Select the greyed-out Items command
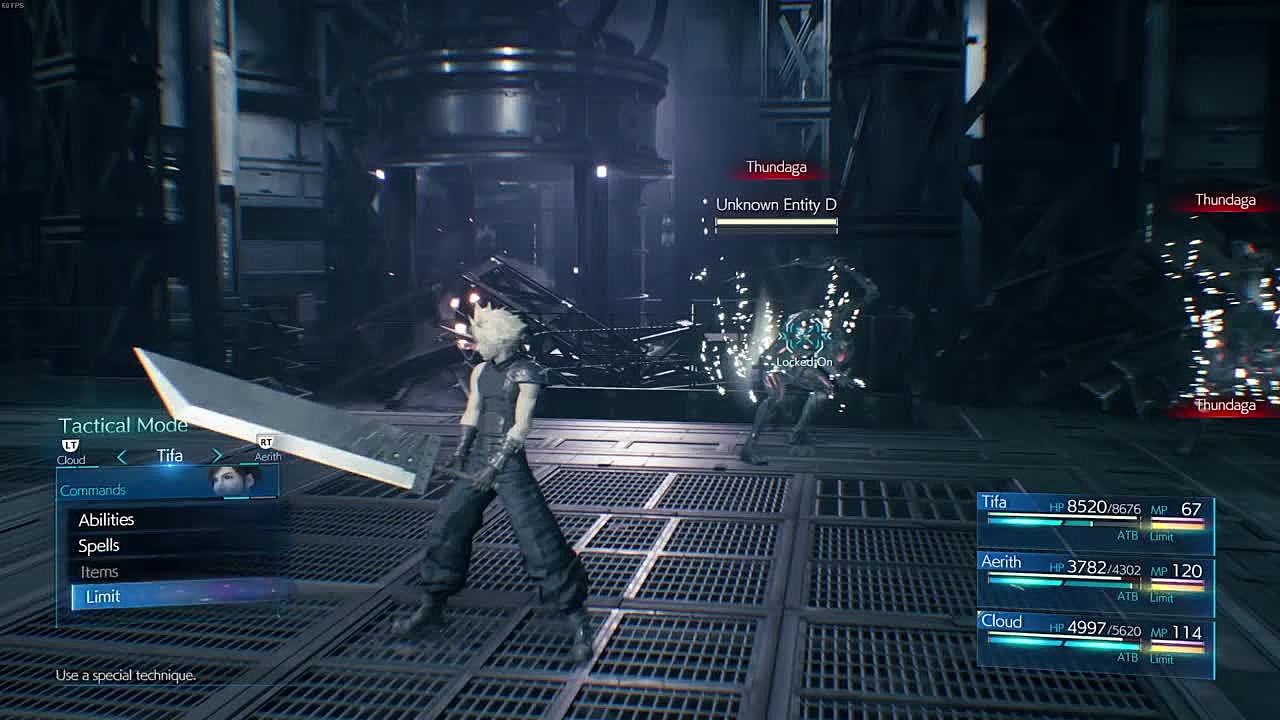The image size is (1280, 720). click(x=99, y=572)
